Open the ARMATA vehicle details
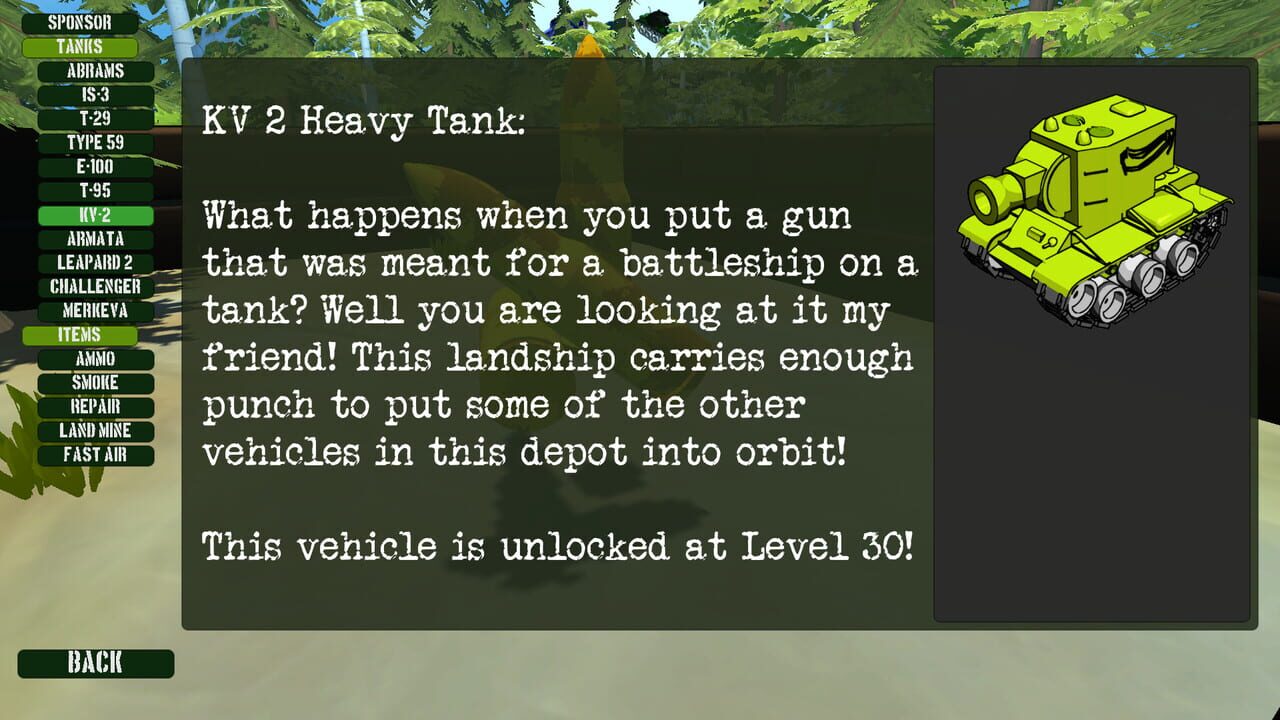Screen dimensions: 1280x720 click(x=95, y=238)
